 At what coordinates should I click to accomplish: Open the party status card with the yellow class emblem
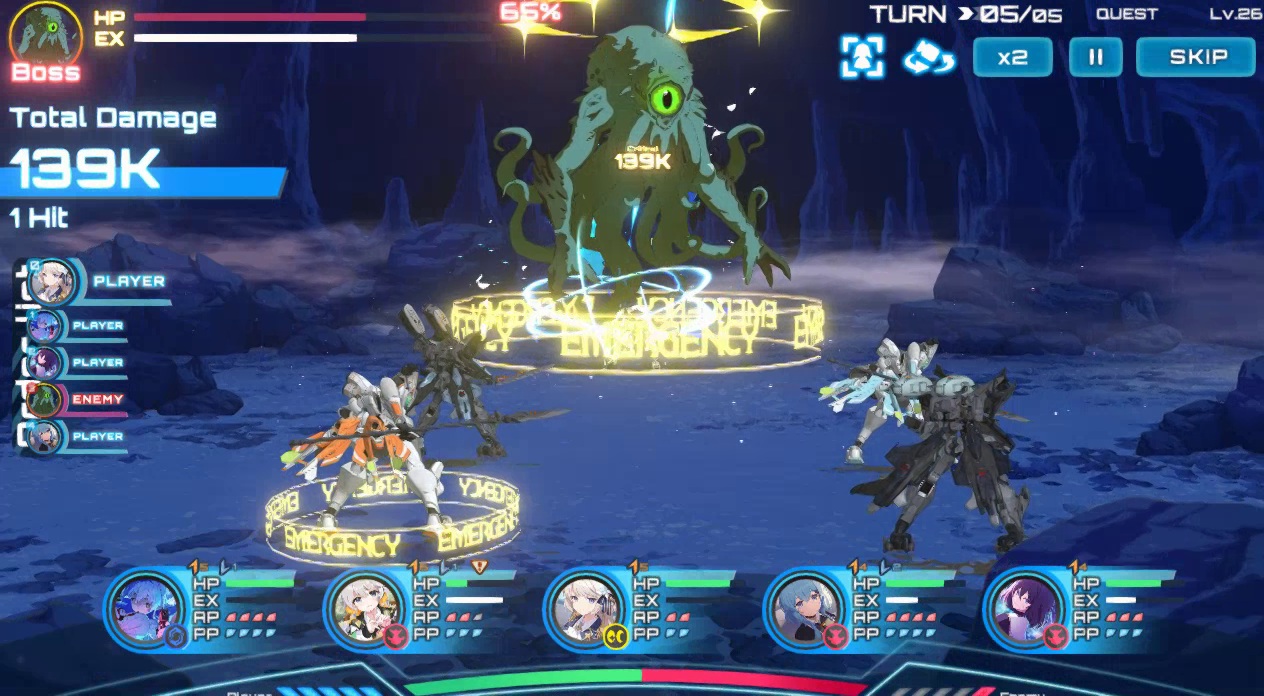click(x=635, y=606)
